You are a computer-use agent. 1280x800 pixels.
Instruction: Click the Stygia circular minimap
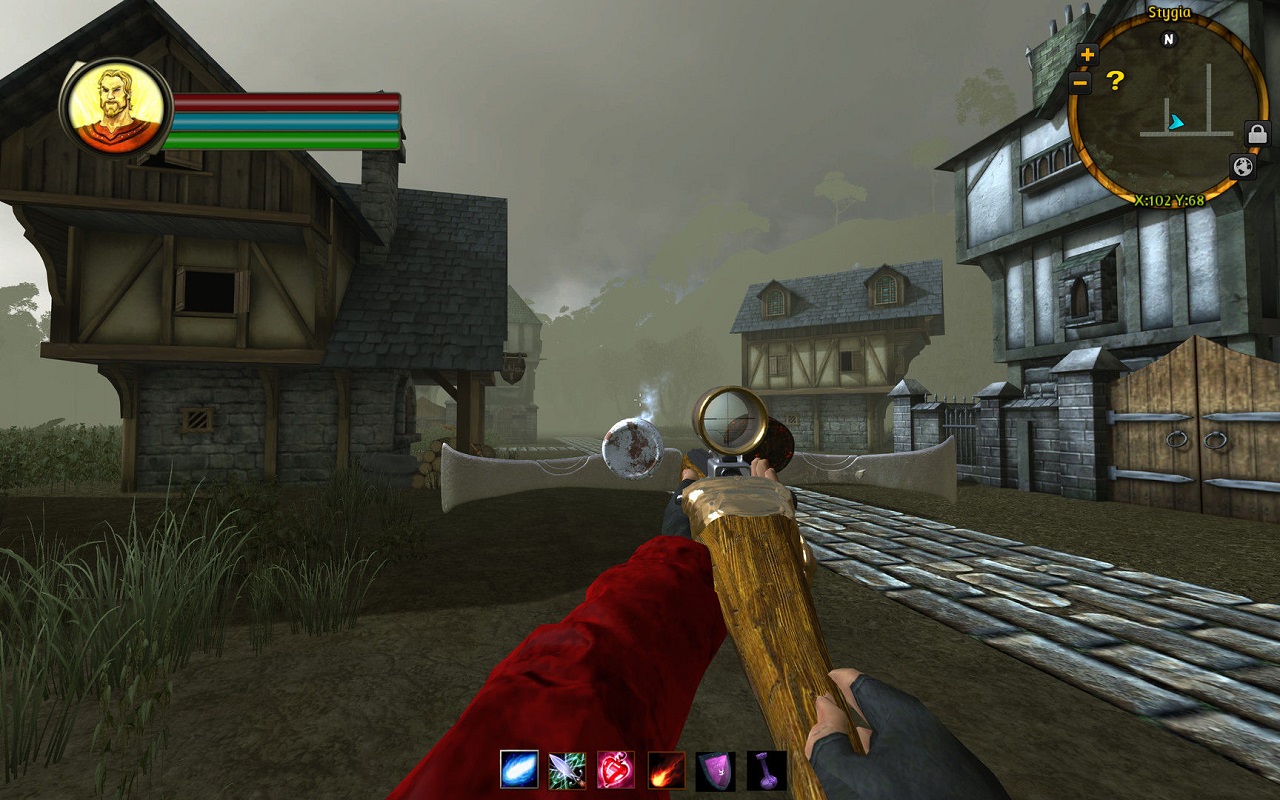1168,110
